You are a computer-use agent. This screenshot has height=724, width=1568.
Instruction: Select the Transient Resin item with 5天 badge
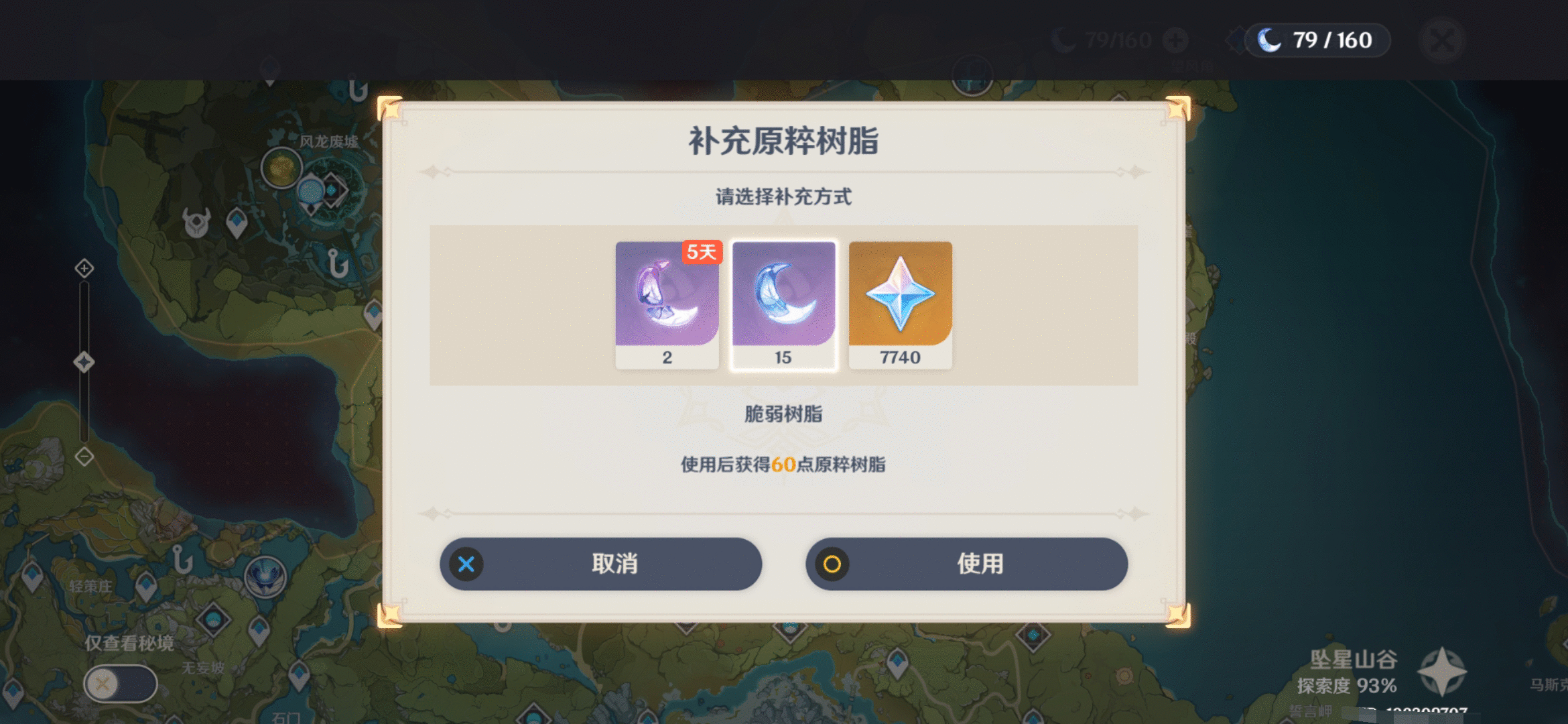click(x=667, y=302)
